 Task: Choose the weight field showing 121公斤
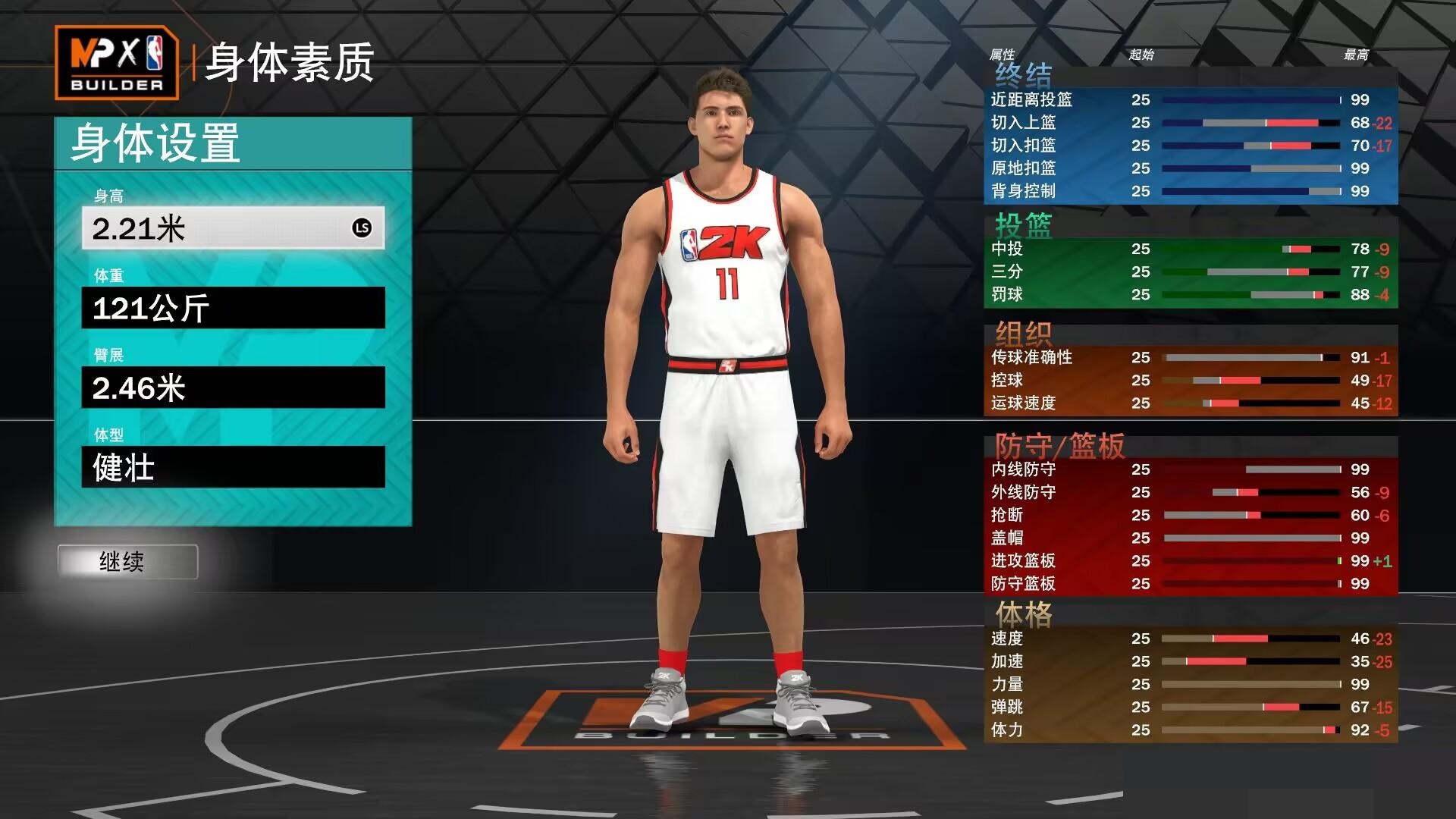click(233, 308)
